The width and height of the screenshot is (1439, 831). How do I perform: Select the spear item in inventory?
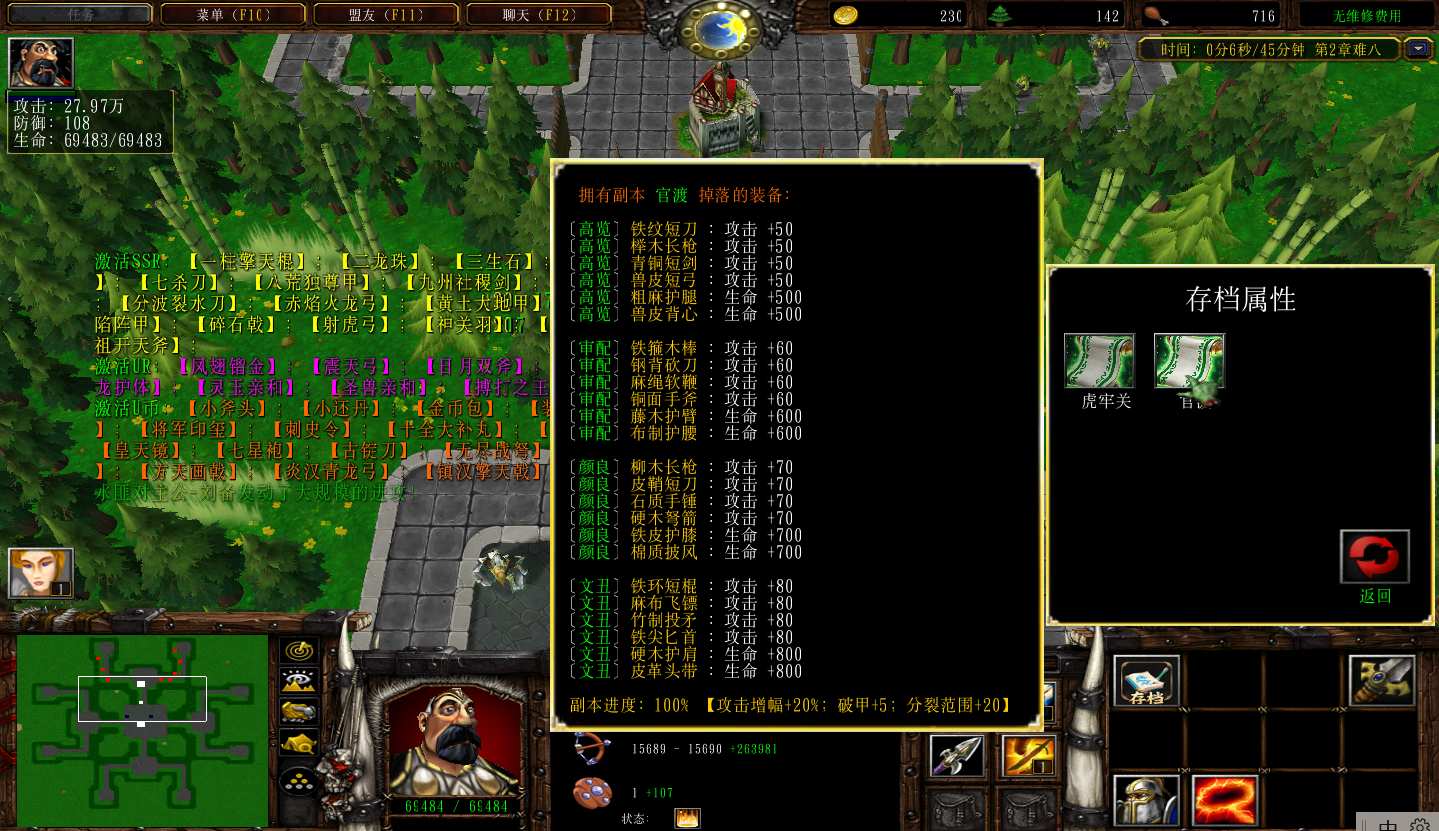[957, 757]
